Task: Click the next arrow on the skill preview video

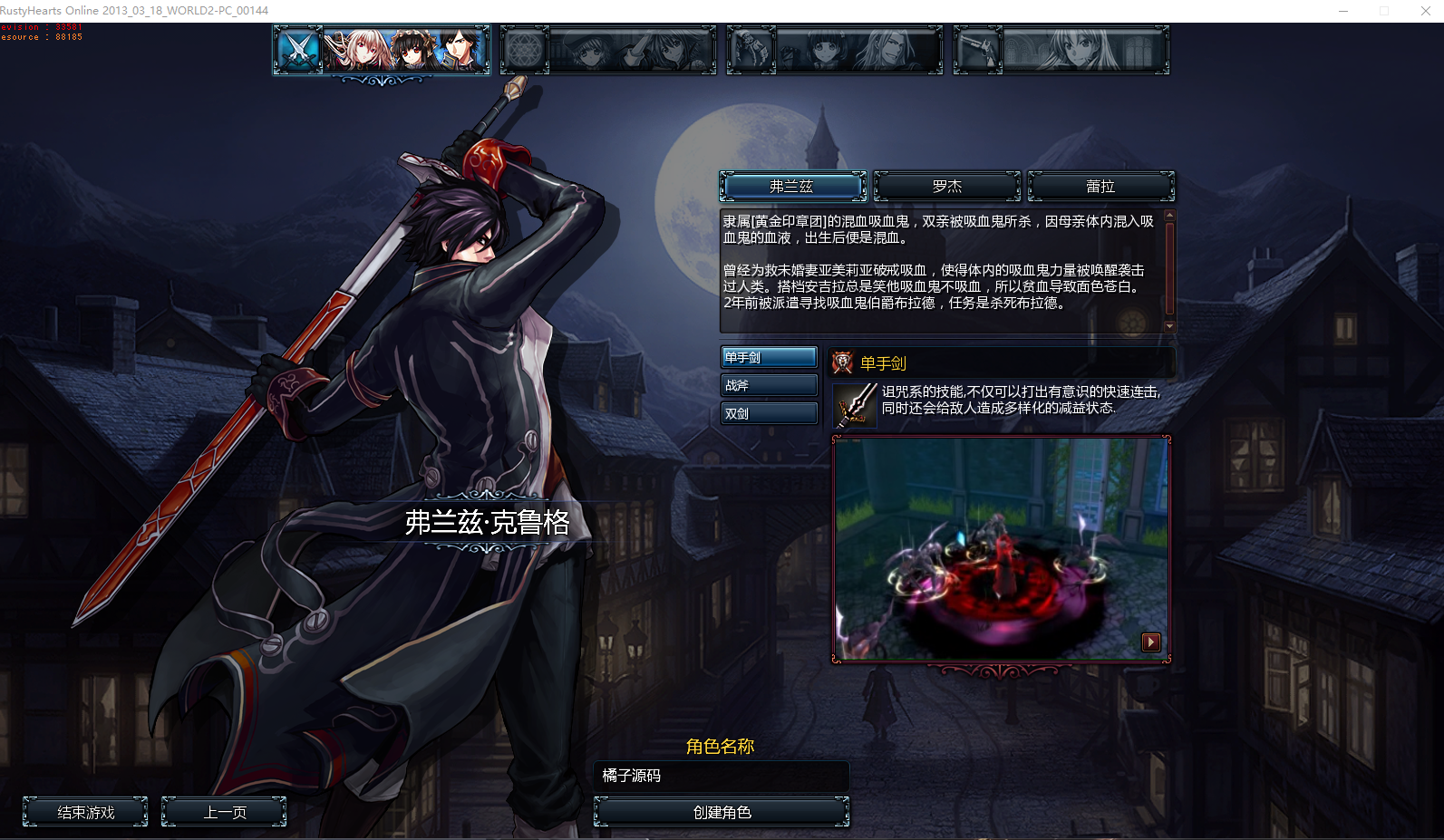Action: pos(1150,642)
